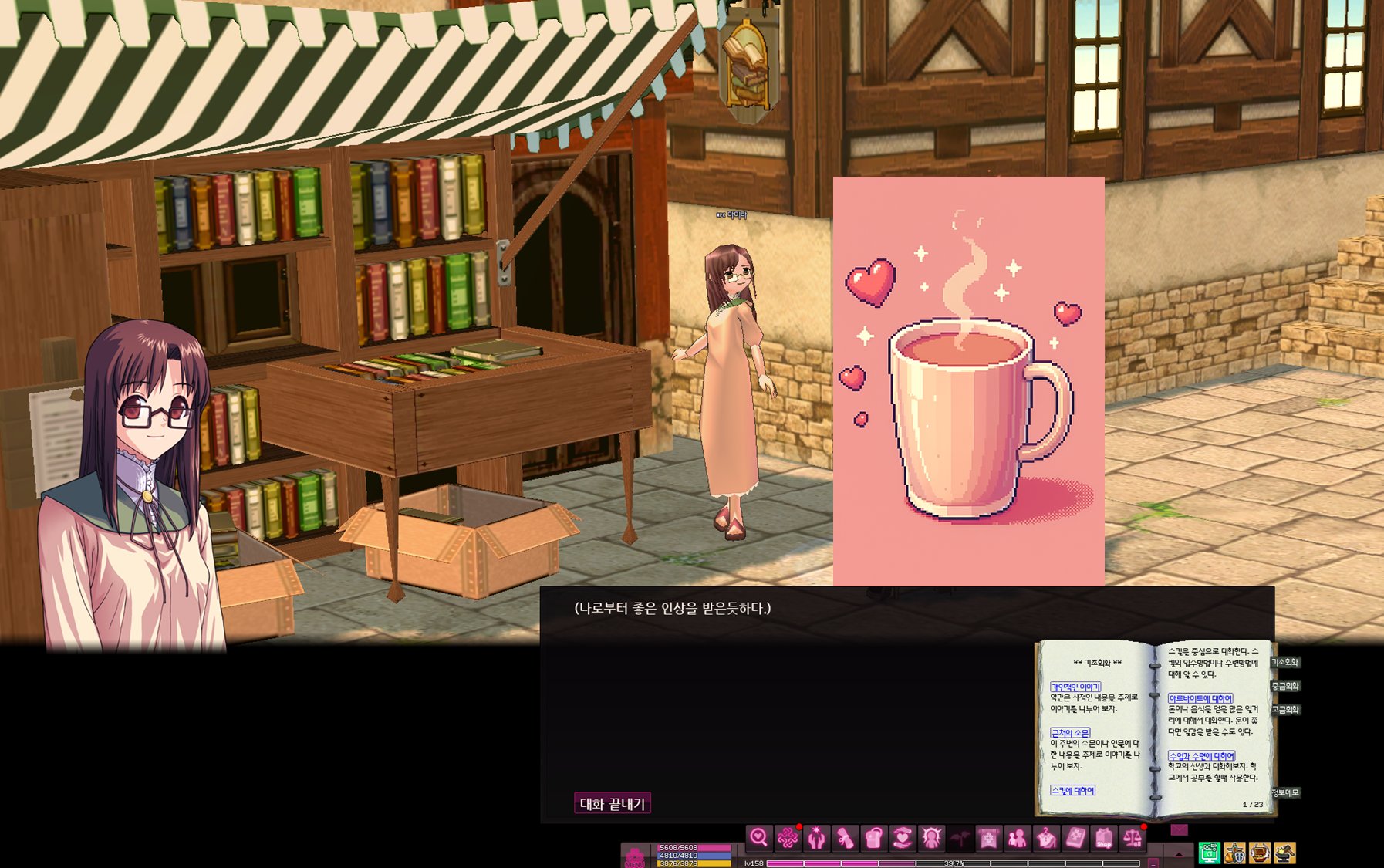
Task: Show the 정보메모 tab
Action: 1285,793
